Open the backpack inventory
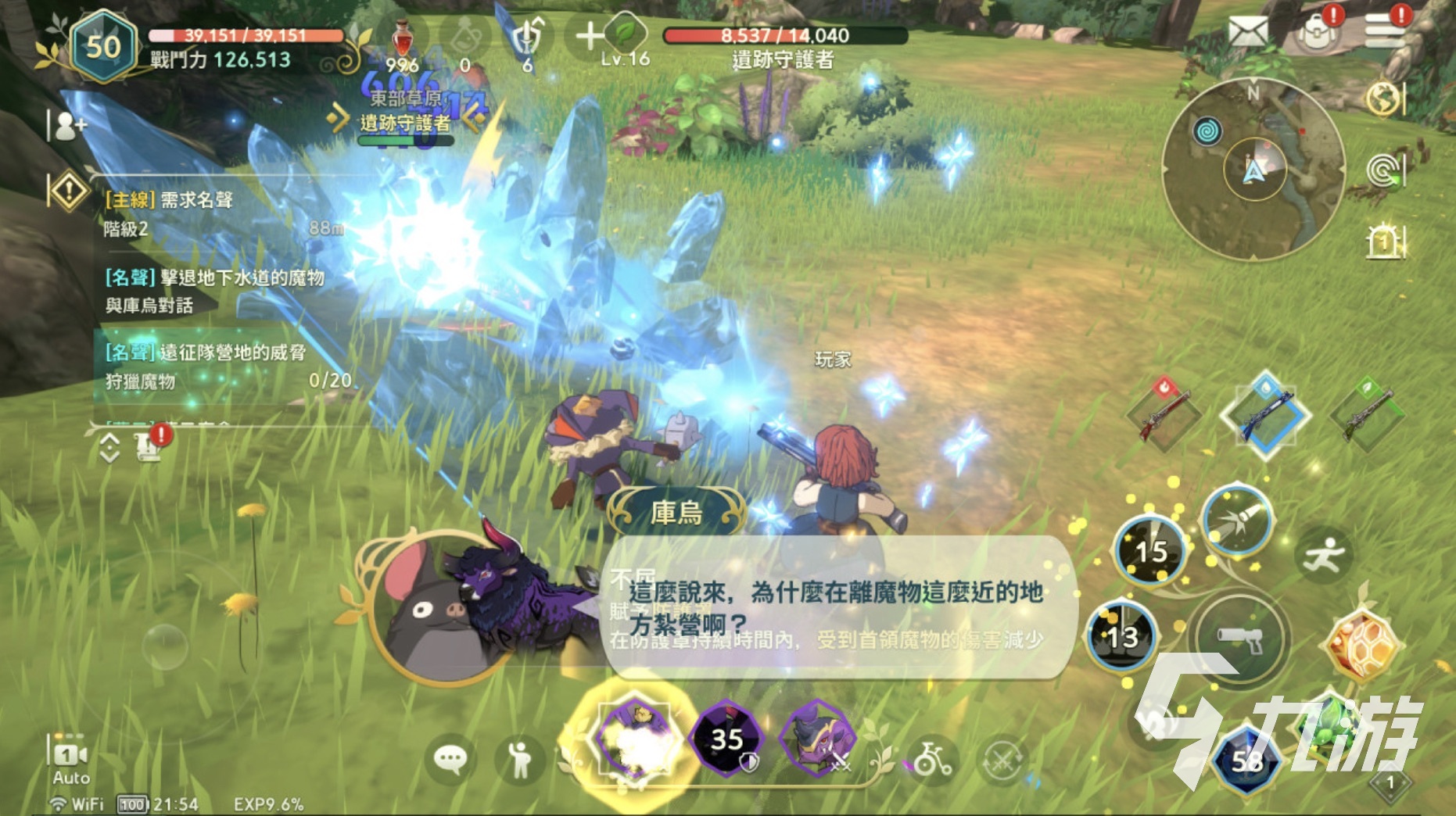 point(1317,33)
